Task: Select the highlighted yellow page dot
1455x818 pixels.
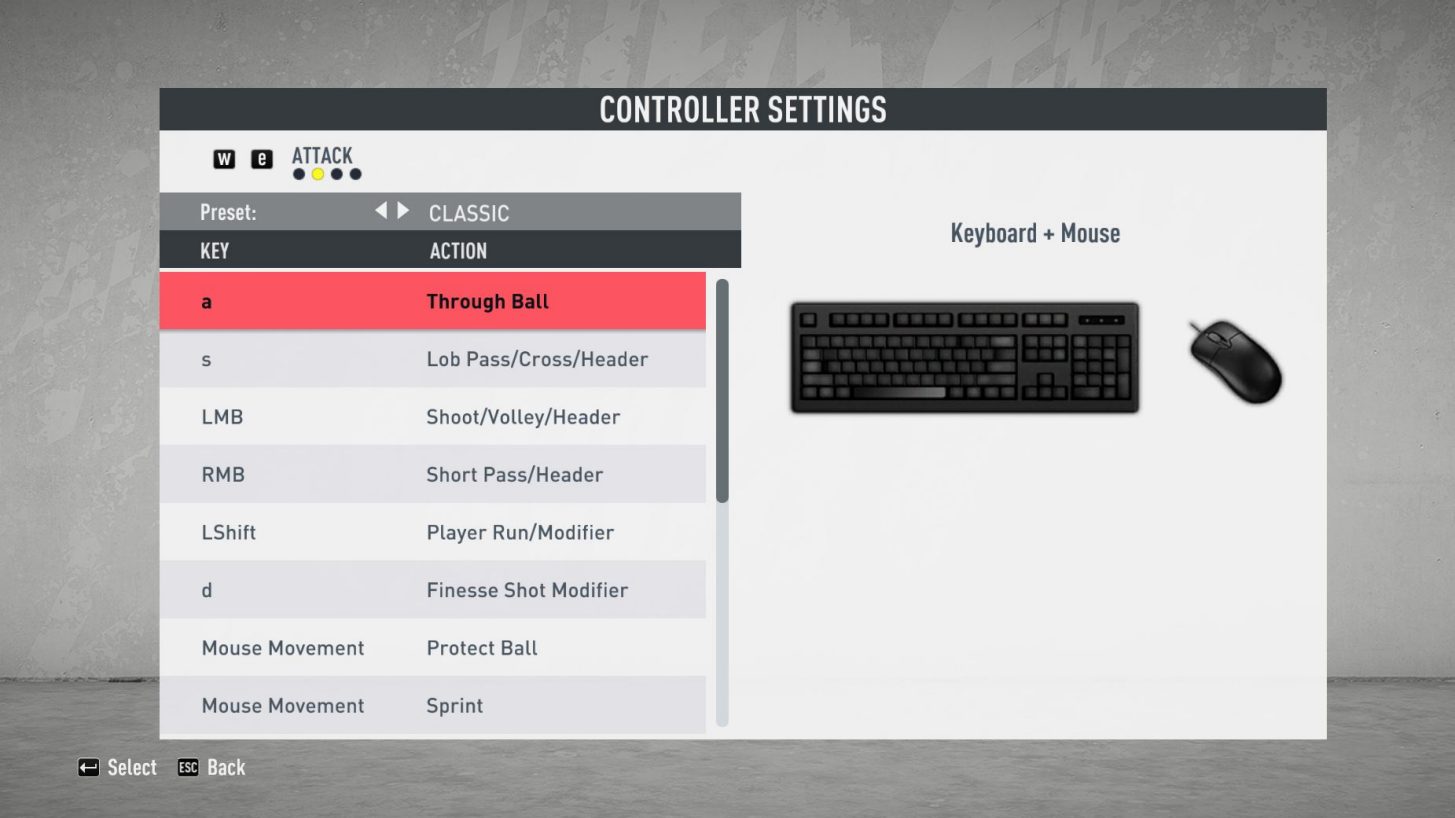Action: click(x=317, y=172)
